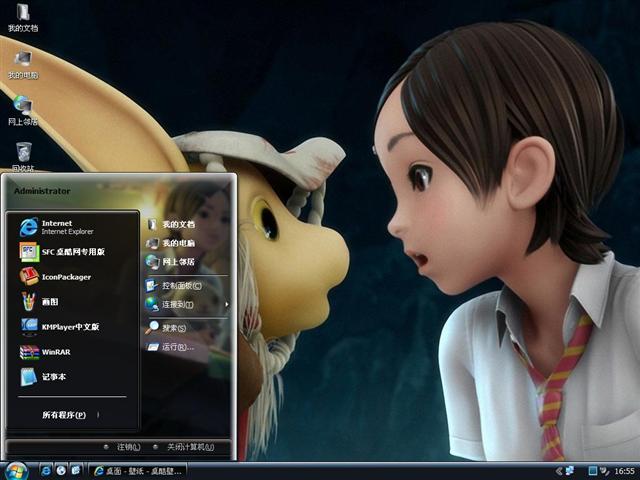Click the Windows start orb button
The image size is (640, 480).
tap(16, 469)
